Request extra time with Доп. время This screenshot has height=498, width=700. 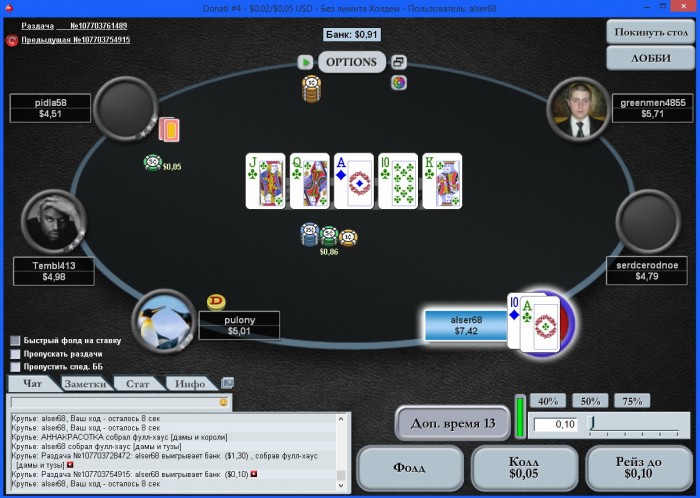(x=453, y=422)
